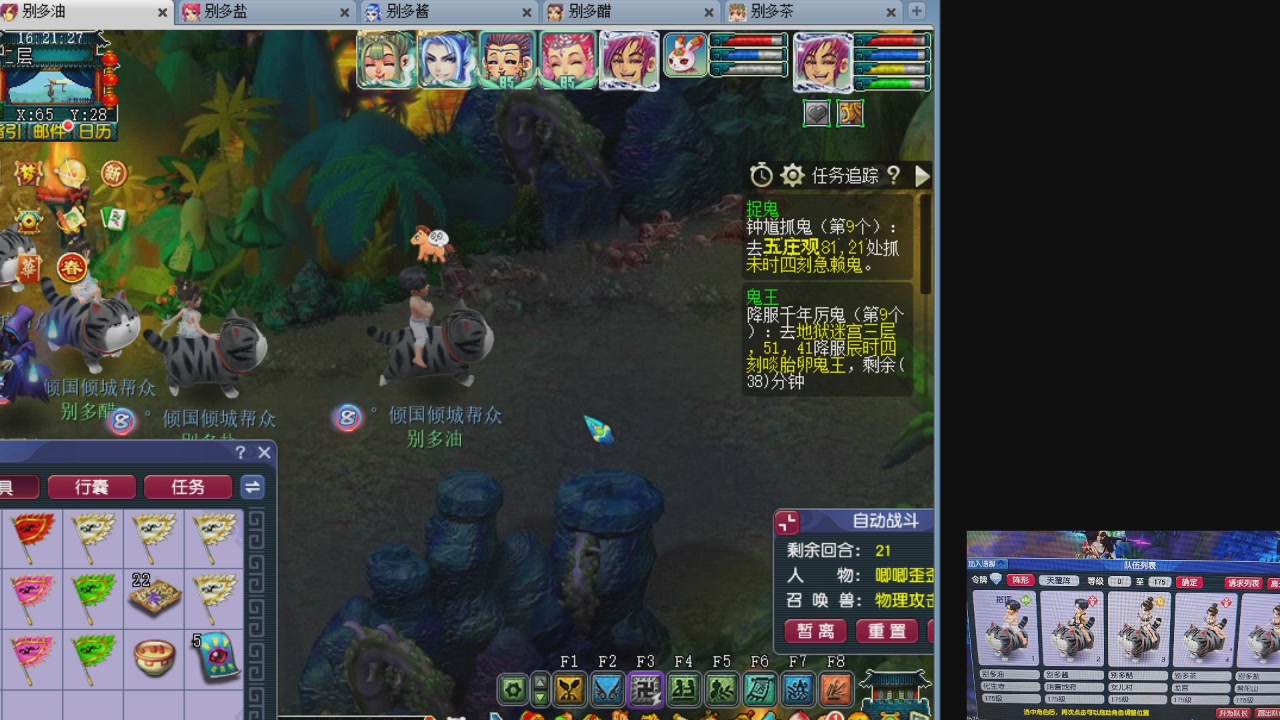Collapse the task tracker with the right arrow
This screenshot has width=1280, height=720.
click(x=922, y=176)
